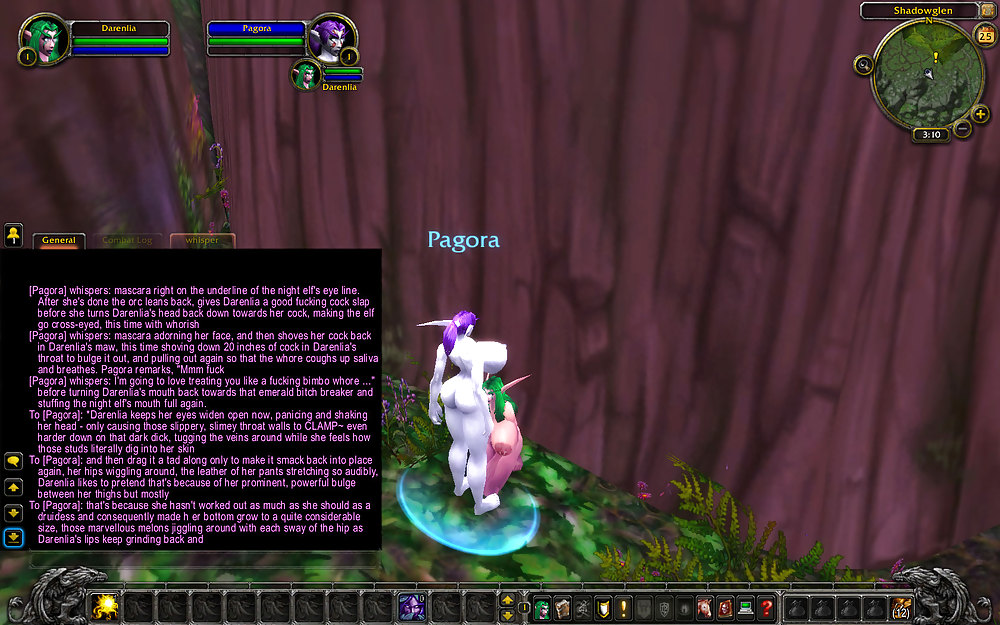The image size is (1000, 625).
Task: Click the yellow social button above chat
Action: [x=13, y=235]
